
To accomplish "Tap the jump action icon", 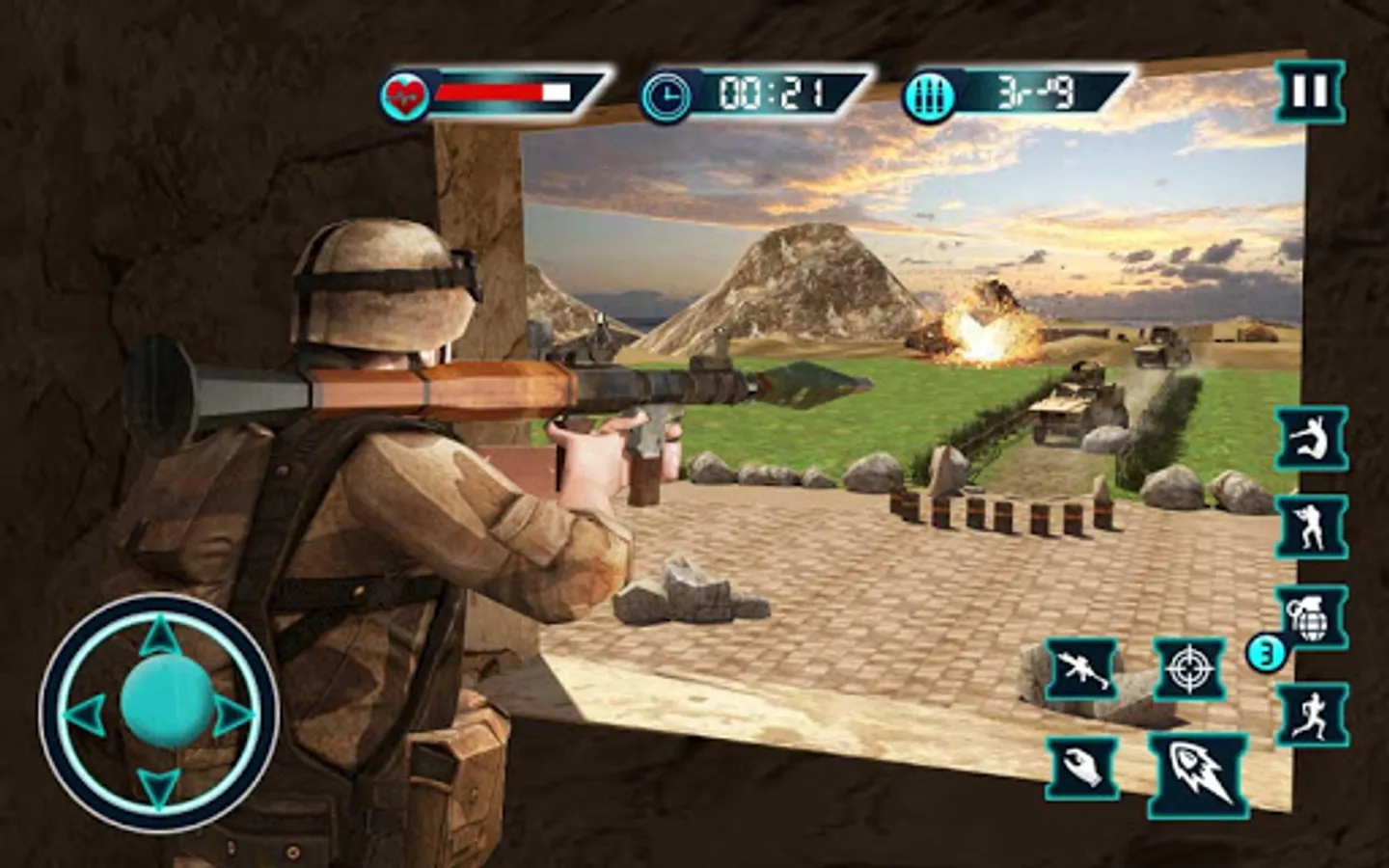I will [x=1311, y=439].
